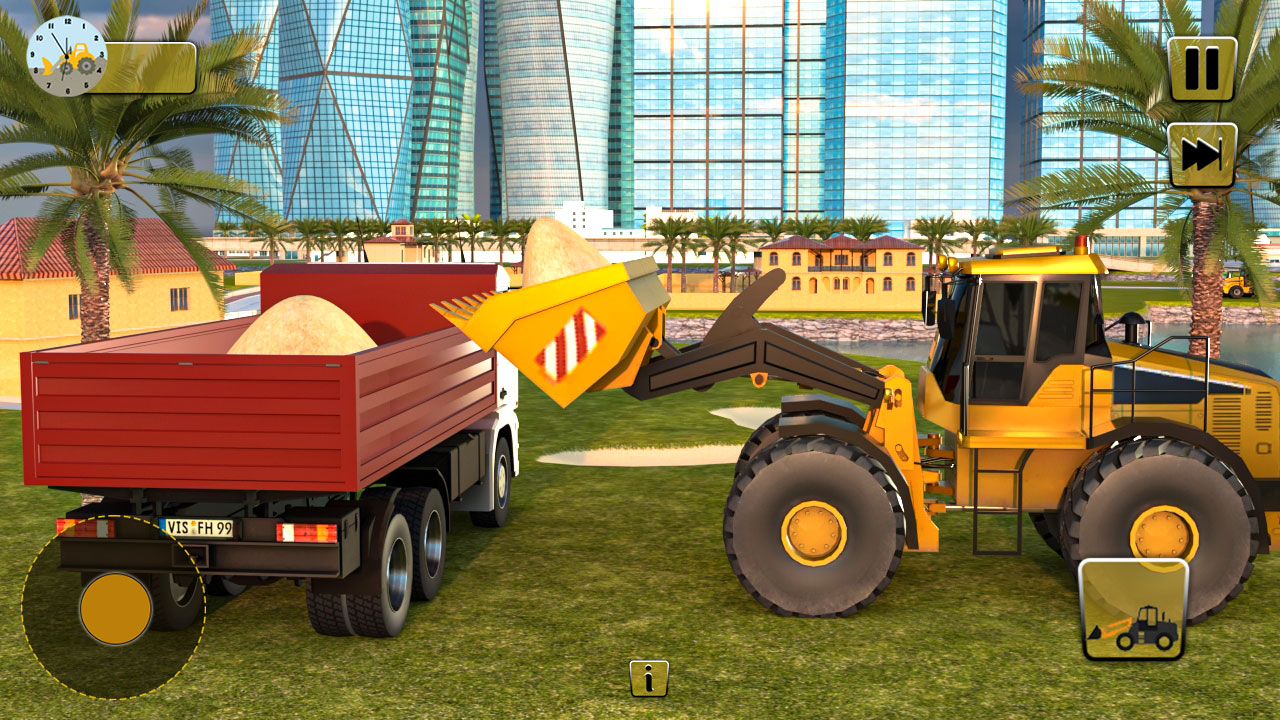Open the clock timer with excavator face

[65, 58]
